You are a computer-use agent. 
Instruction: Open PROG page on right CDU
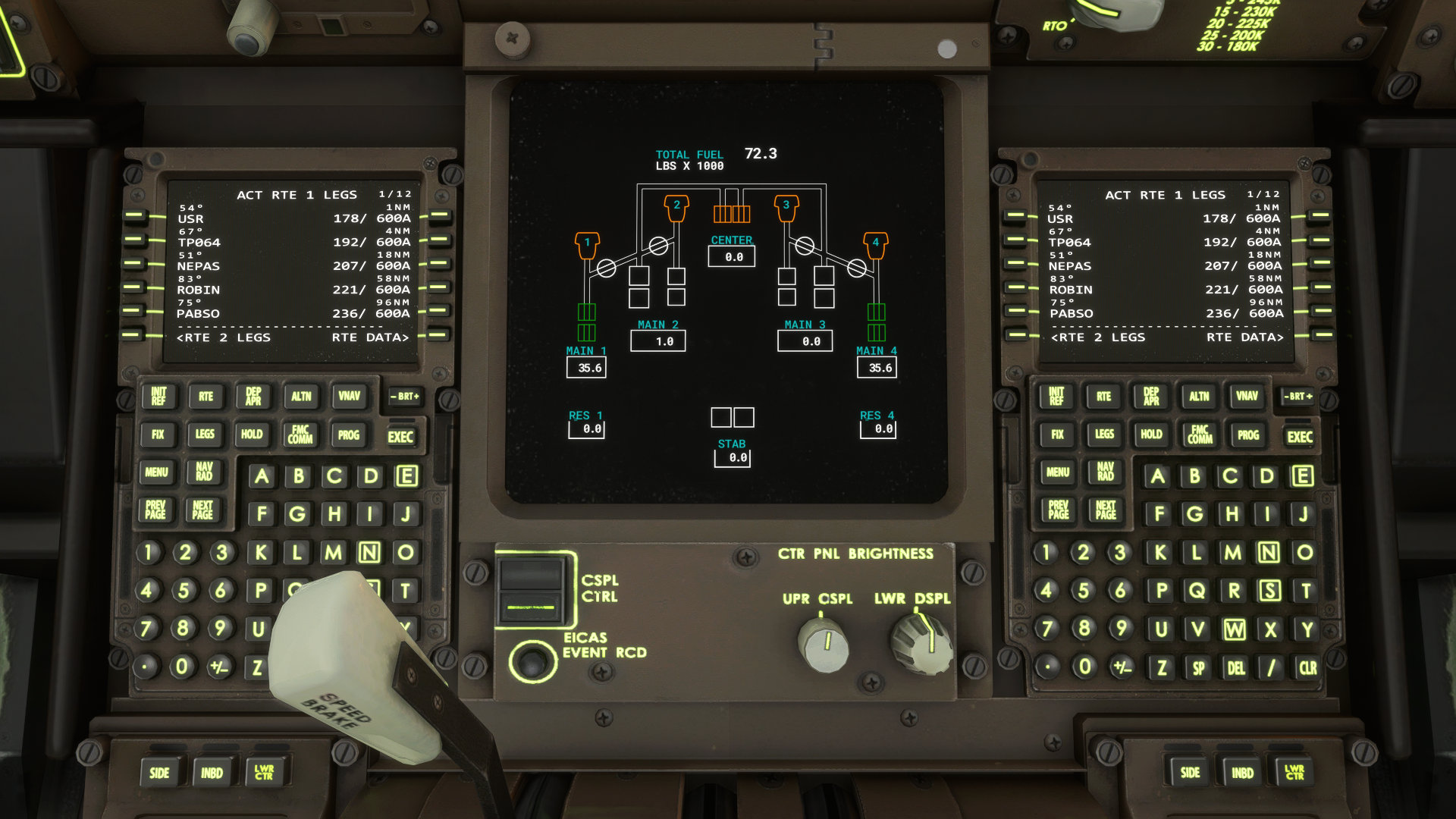pyautogui.click(x=1248, y=435)
